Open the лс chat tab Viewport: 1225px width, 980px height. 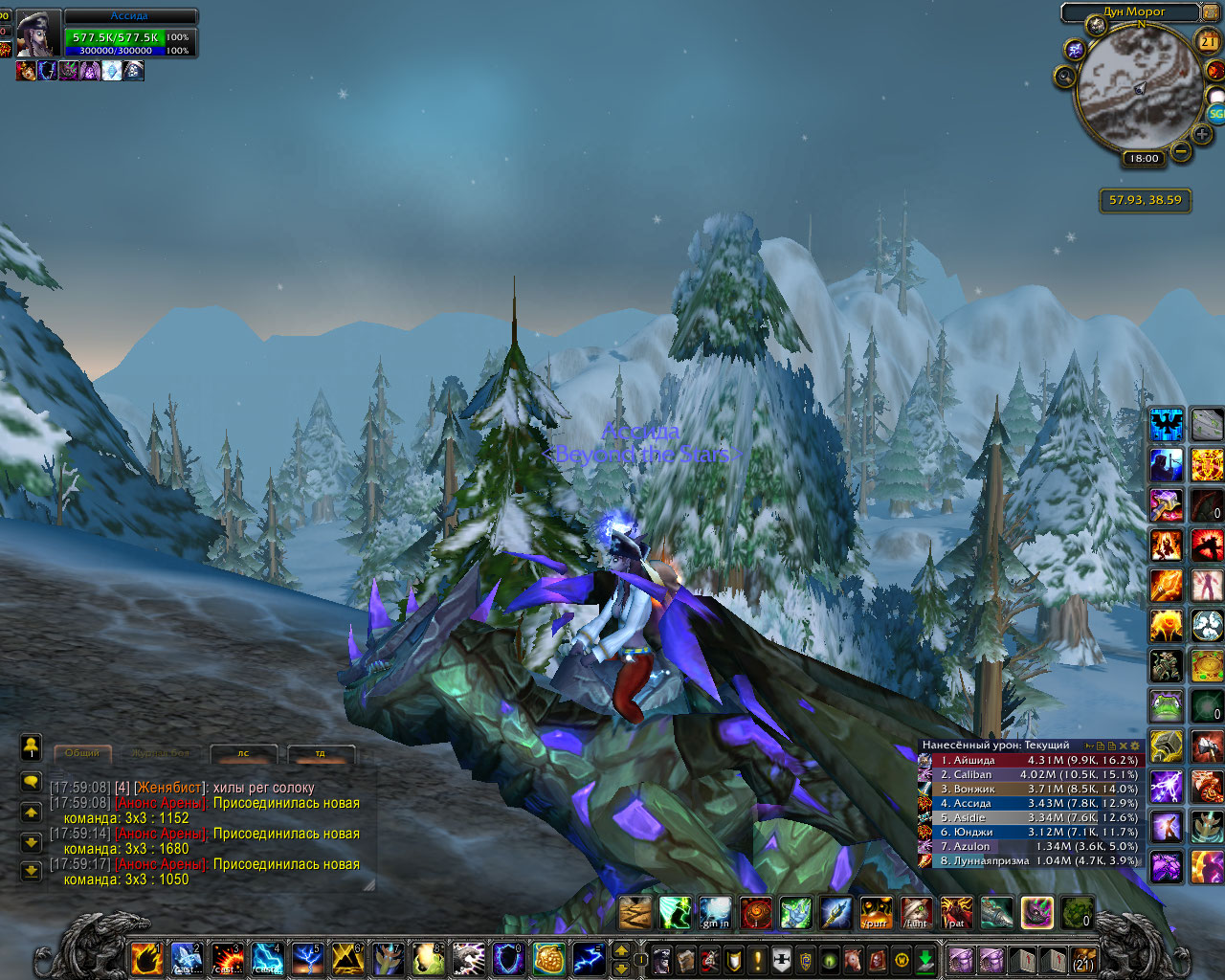click(x=243, y=753)
